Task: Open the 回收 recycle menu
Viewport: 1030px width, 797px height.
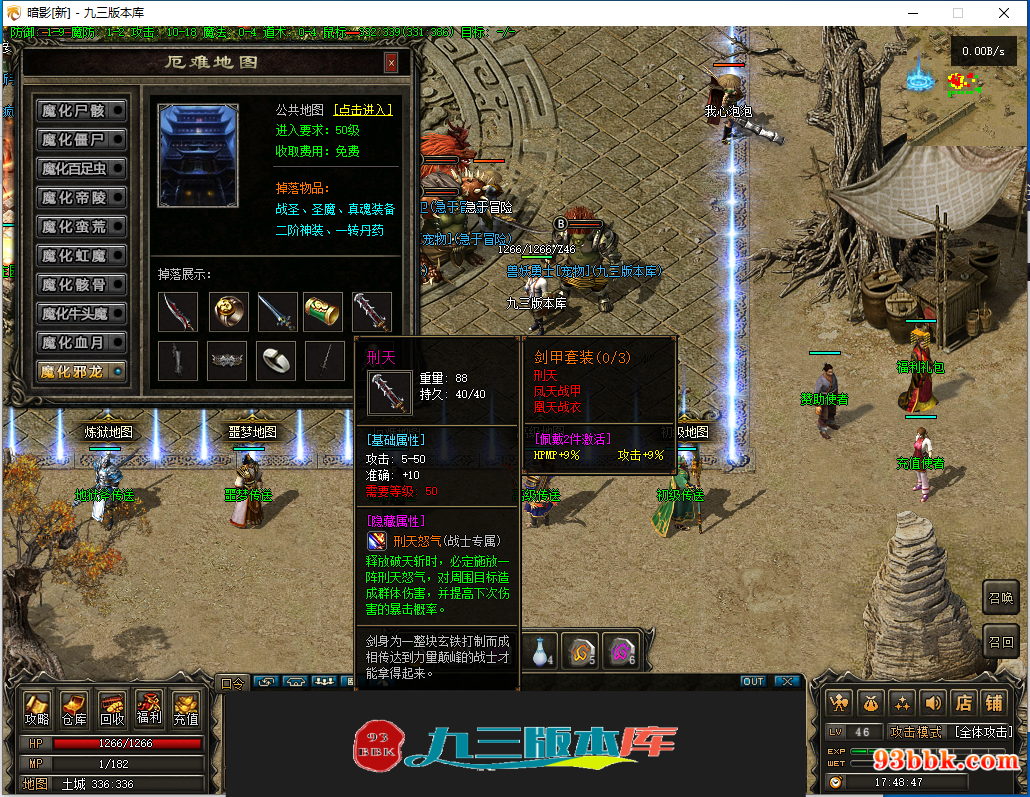Action: pyautogui.click(x=112, y=709)
